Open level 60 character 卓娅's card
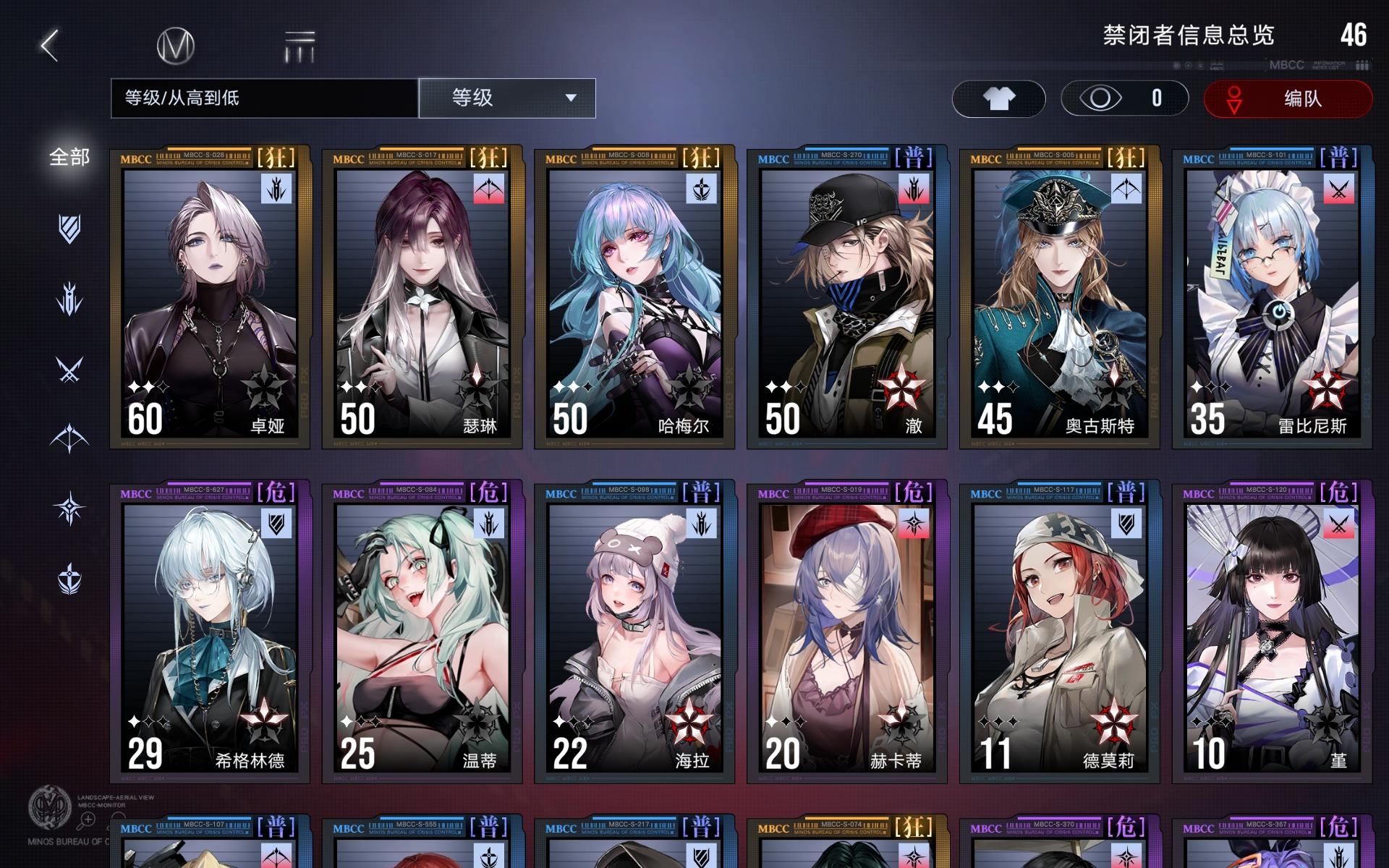Image resolution: width=1389 pixels, height=868 pixels. click(x=210, y=297)
